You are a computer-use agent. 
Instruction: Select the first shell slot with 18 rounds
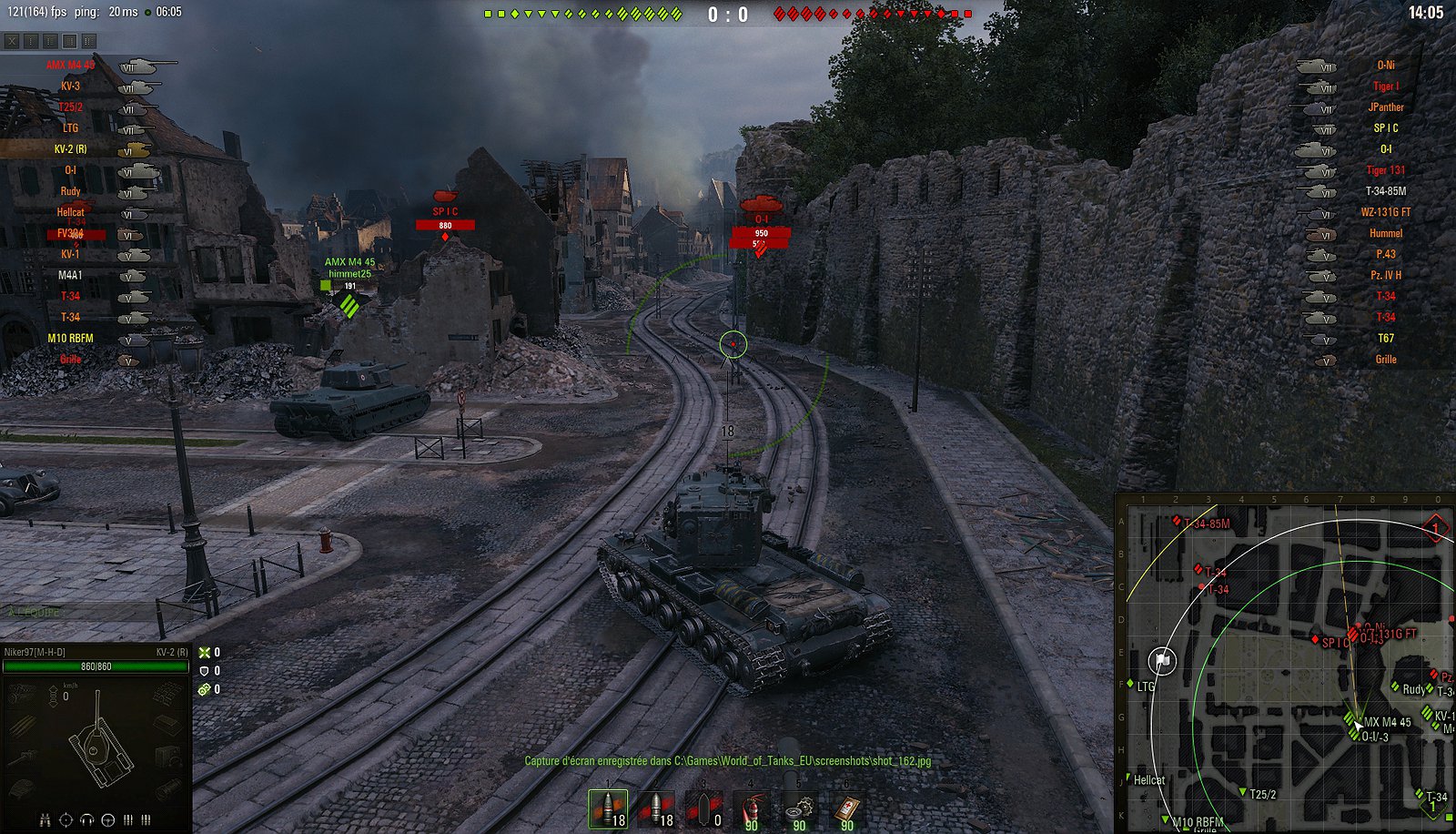click(x=608, y=809)
